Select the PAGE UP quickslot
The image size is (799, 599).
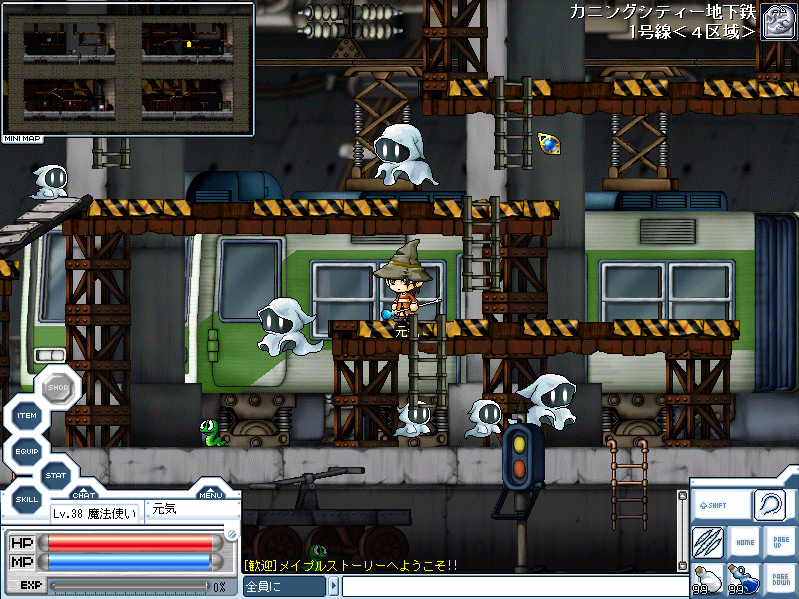(779, 542)
